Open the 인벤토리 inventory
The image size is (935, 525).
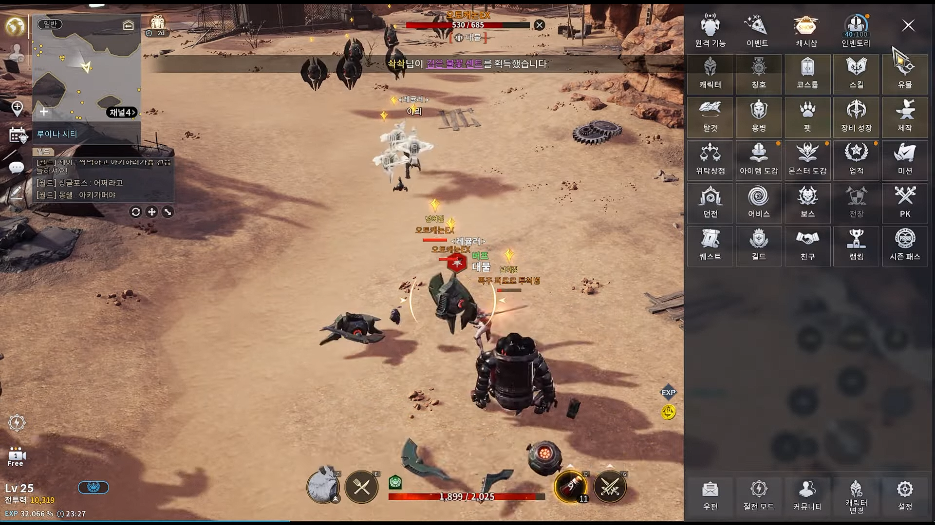pos(856,30)
